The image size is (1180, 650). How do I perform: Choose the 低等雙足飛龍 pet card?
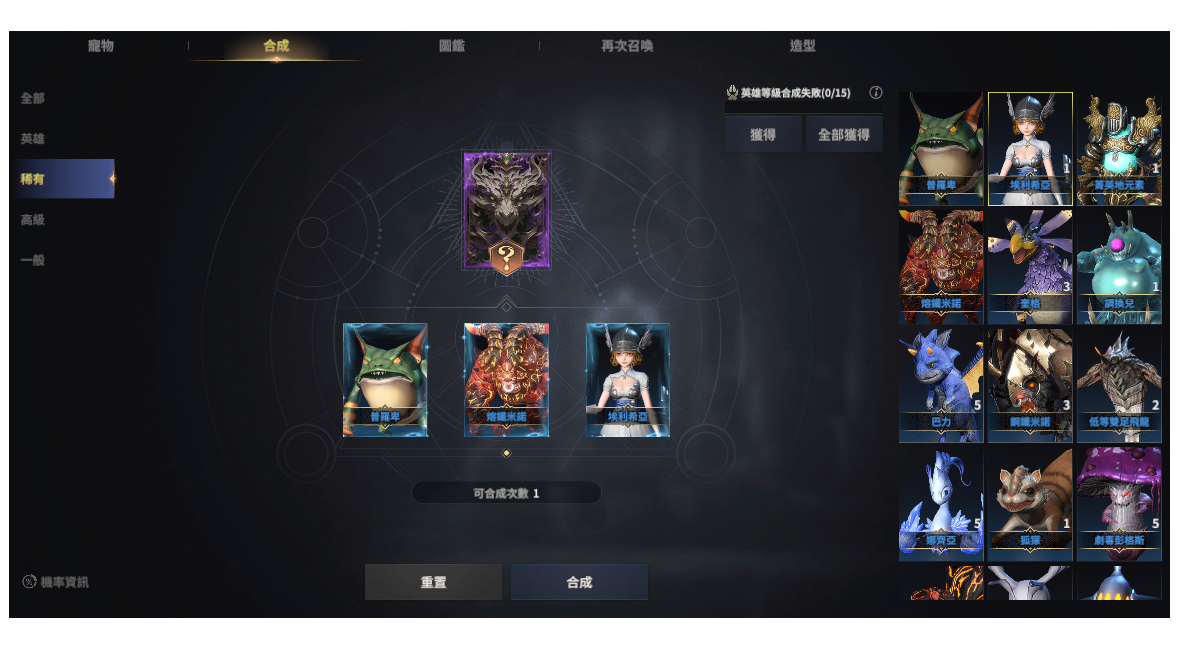(x=1119, y=385)
